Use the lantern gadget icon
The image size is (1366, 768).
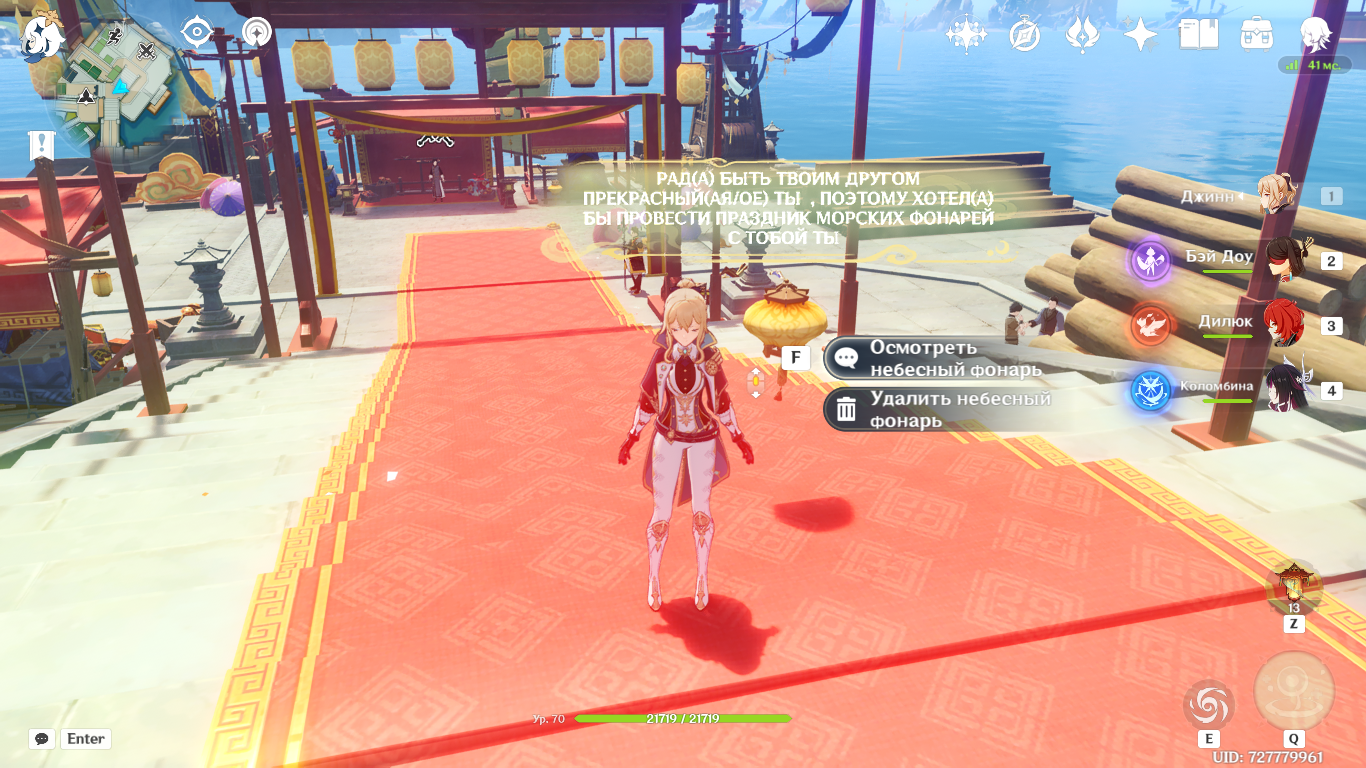[x=1294, y=587]
